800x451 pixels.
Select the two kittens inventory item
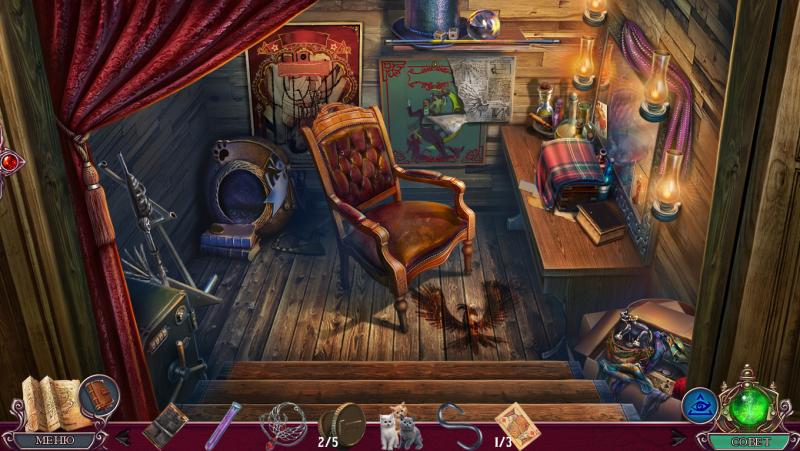pos(400,427)
